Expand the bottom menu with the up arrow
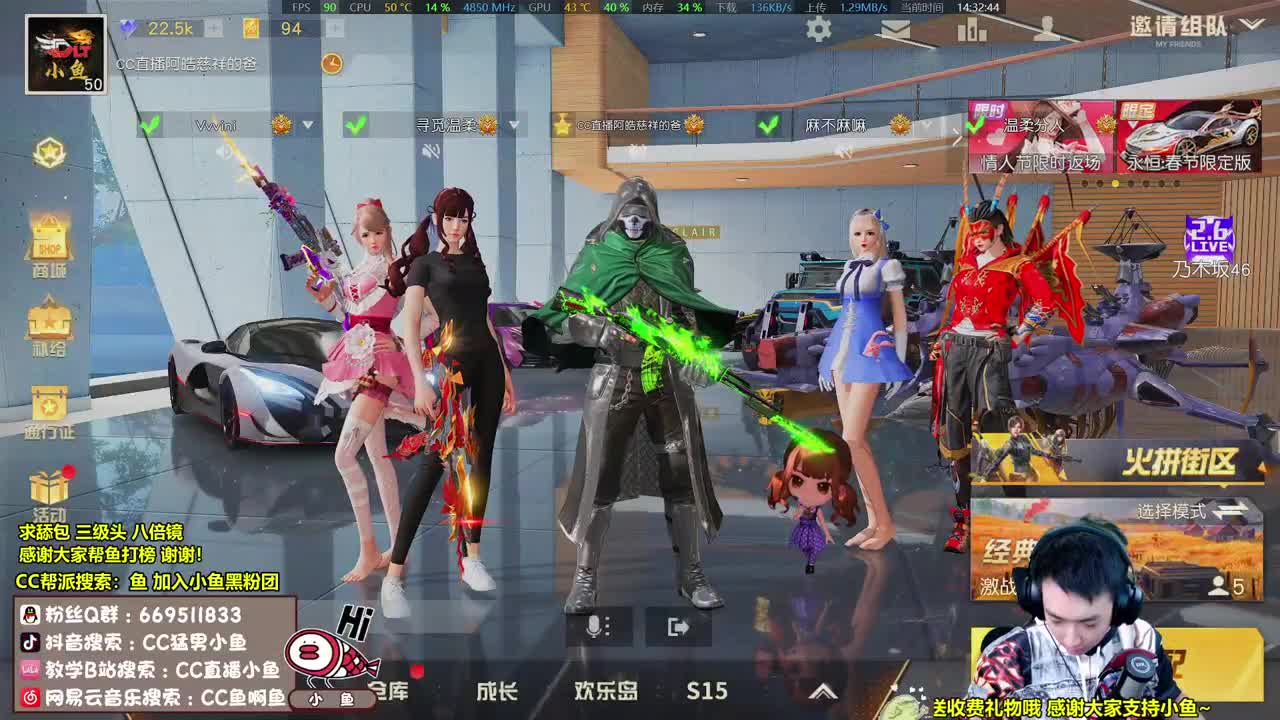The image size is (1280, 720). coord(823,690)
